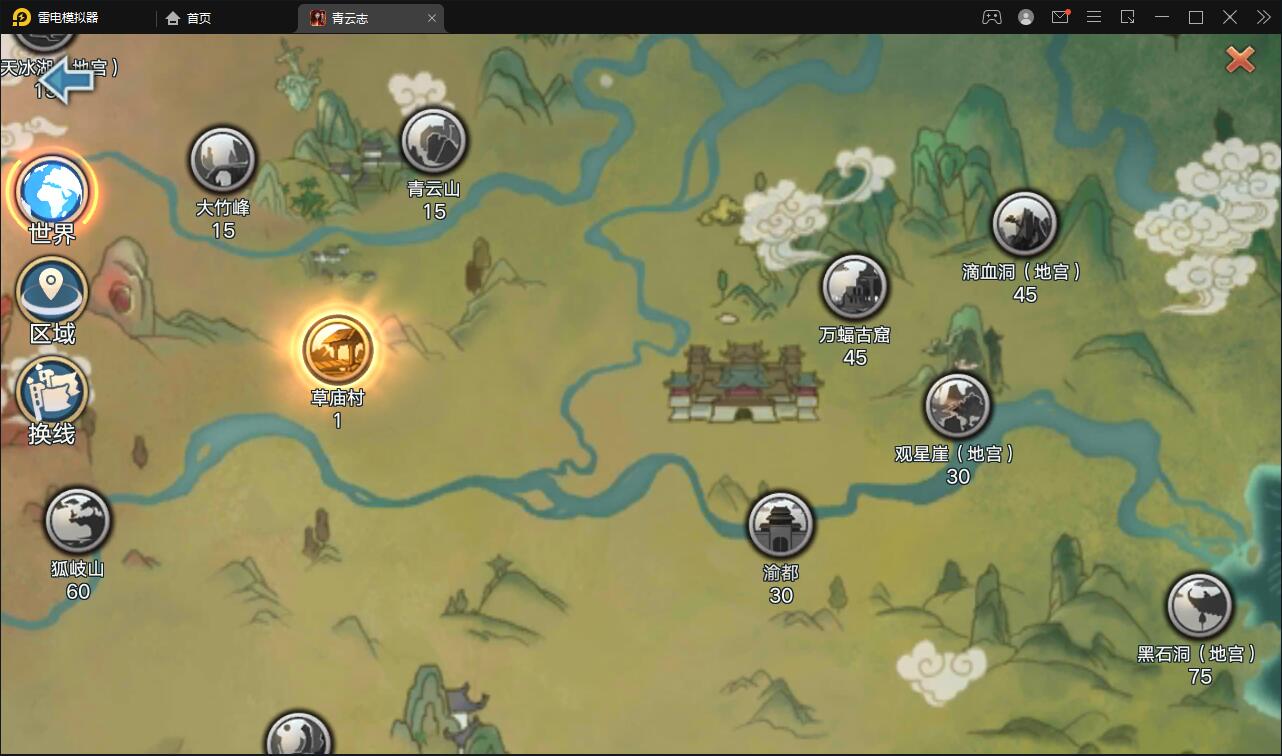Select the 草庙村 location marker

(338, 349)
